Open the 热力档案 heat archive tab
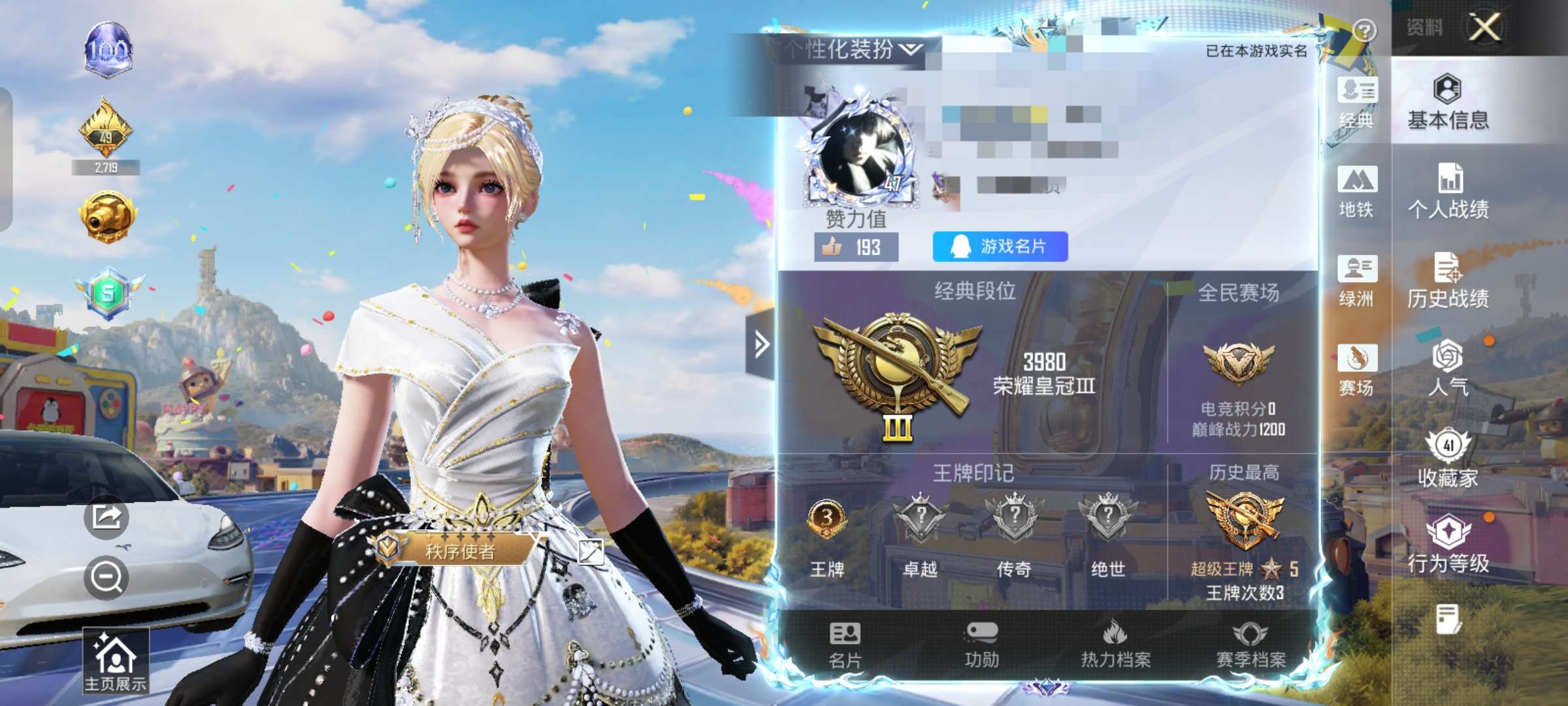This screenshot has width=1568, height=706. (x=1115, y=645)
